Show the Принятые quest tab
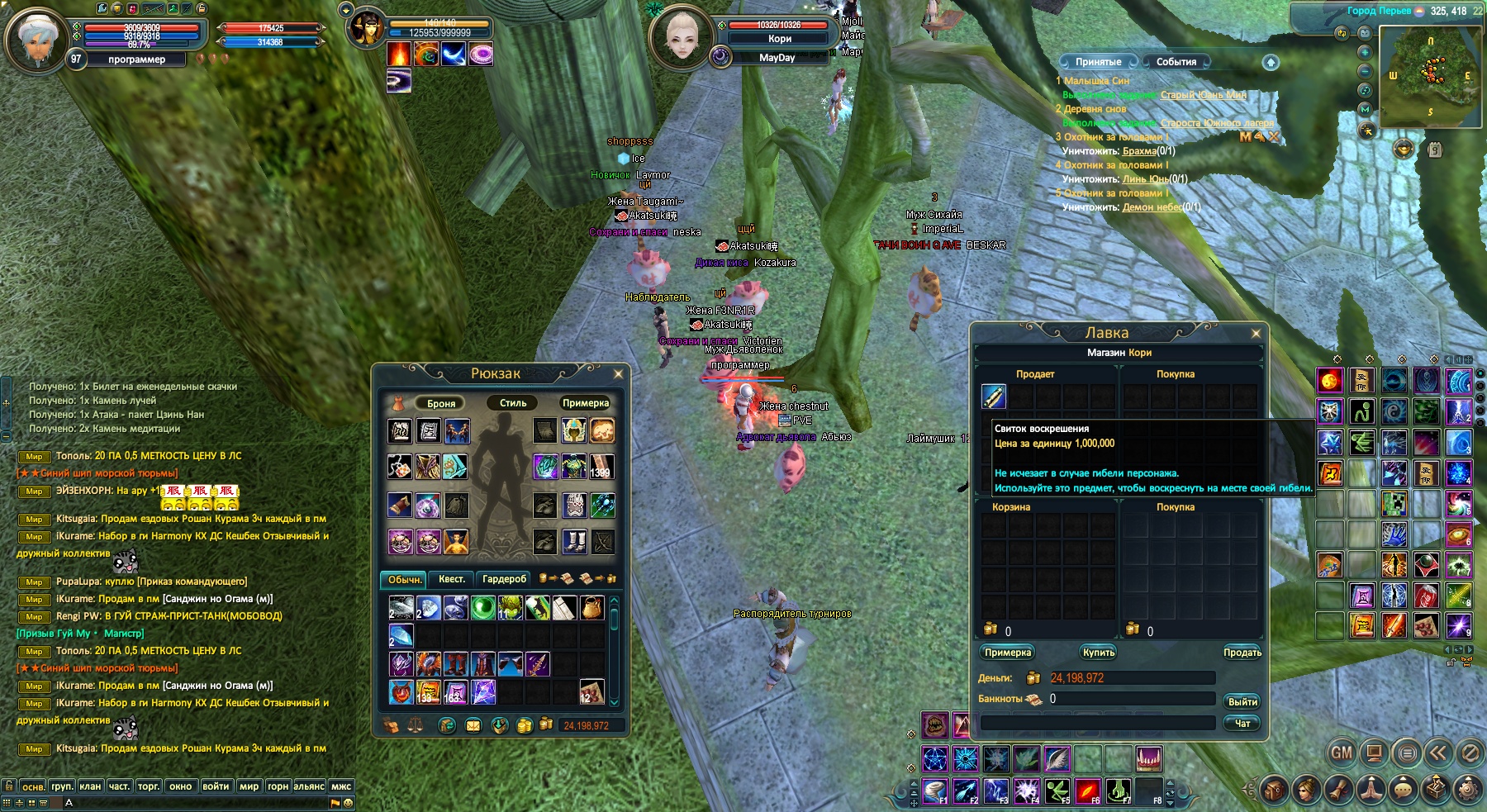Image resolution: width=1487 pixels, height=812 pixels. click(x=1098, y=62)
